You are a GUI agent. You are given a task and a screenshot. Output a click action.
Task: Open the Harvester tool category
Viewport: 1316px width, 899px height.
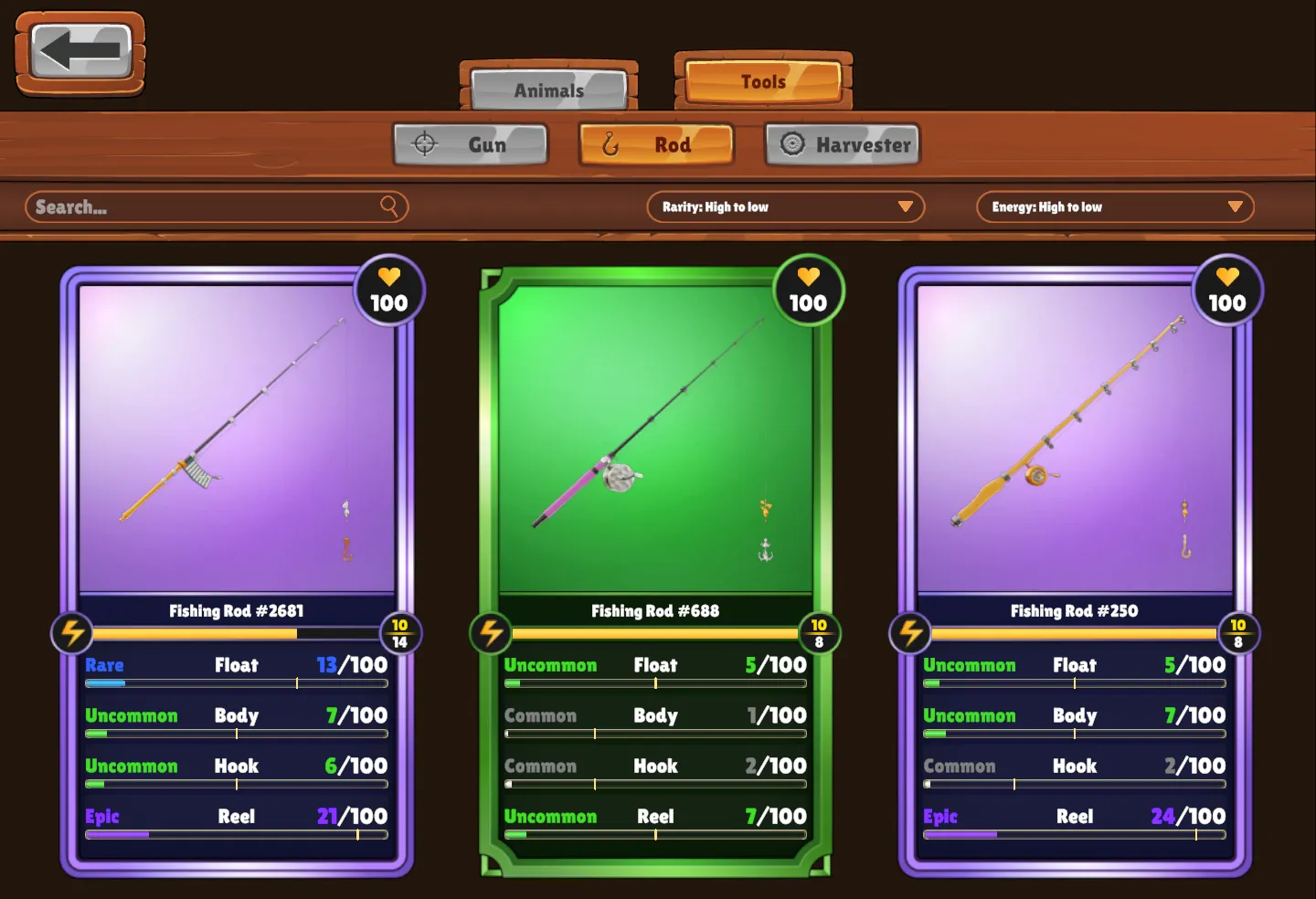pyautogui.click(x=843, y=144)
